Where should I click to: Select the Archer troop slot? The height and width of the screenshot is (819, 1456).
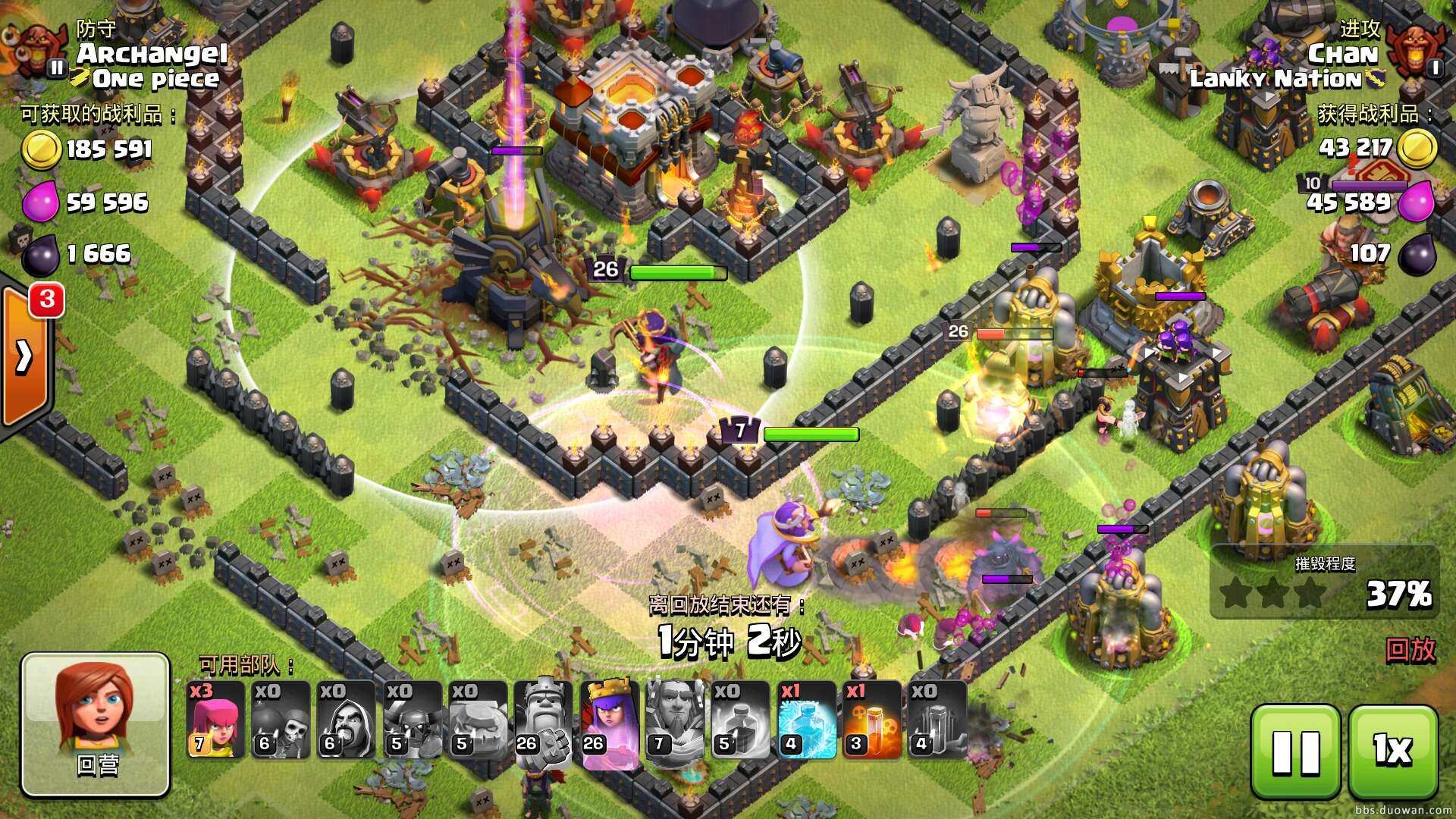[x=215, y=720]
